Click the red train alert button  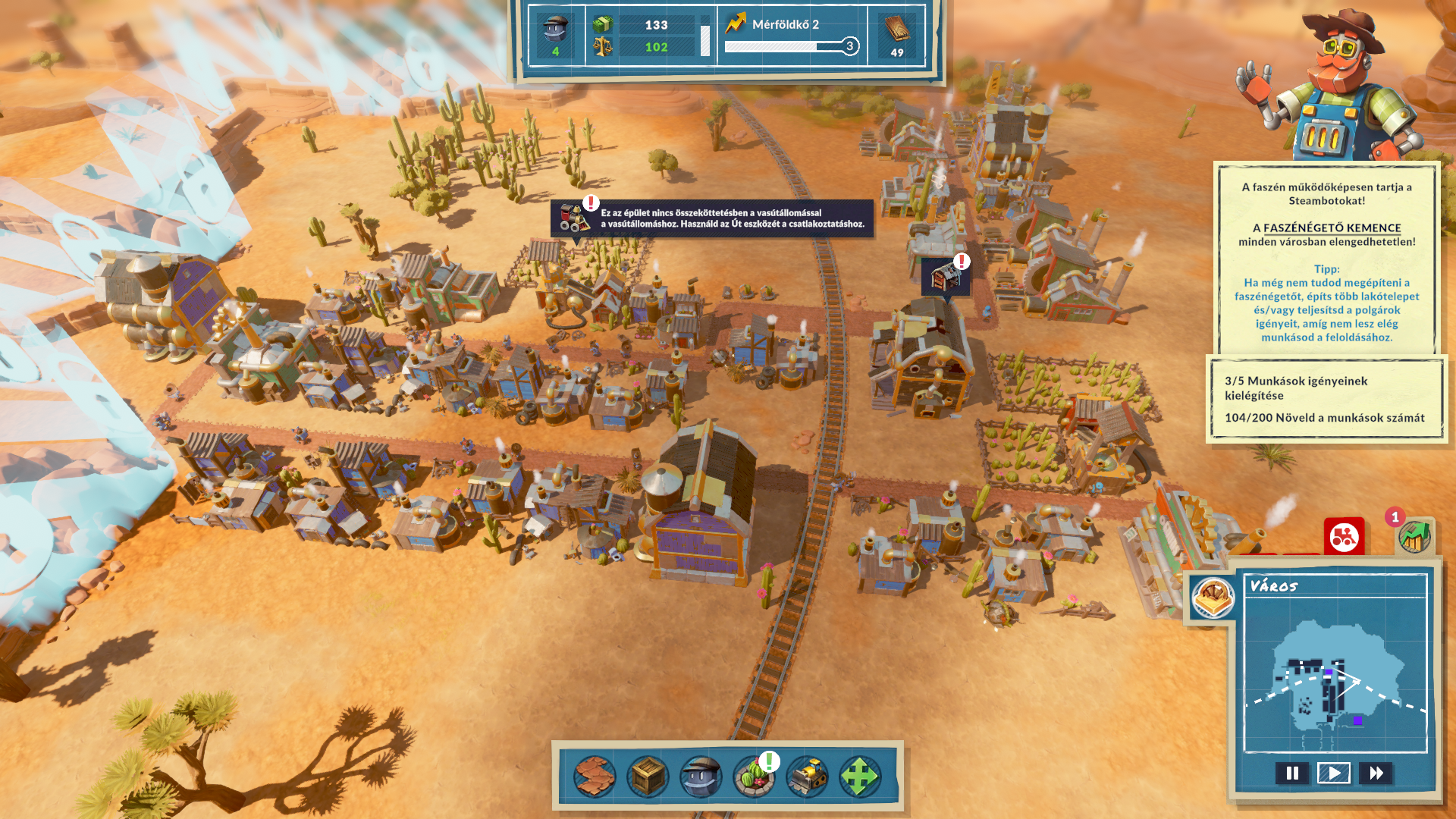(1344, 537)
